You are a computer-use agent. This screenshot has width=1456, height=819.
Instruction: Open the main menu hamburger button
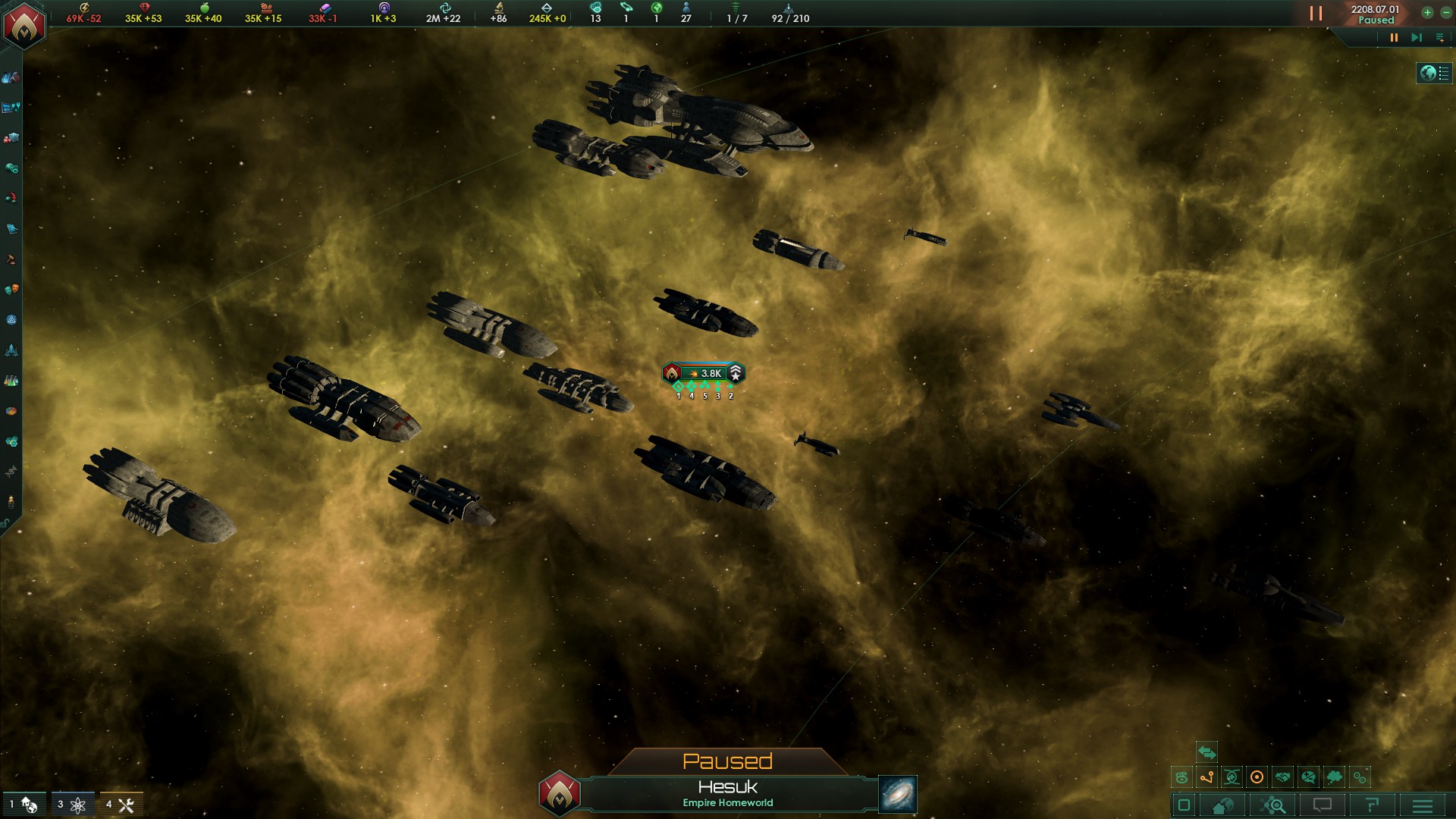click(1422, 805)
